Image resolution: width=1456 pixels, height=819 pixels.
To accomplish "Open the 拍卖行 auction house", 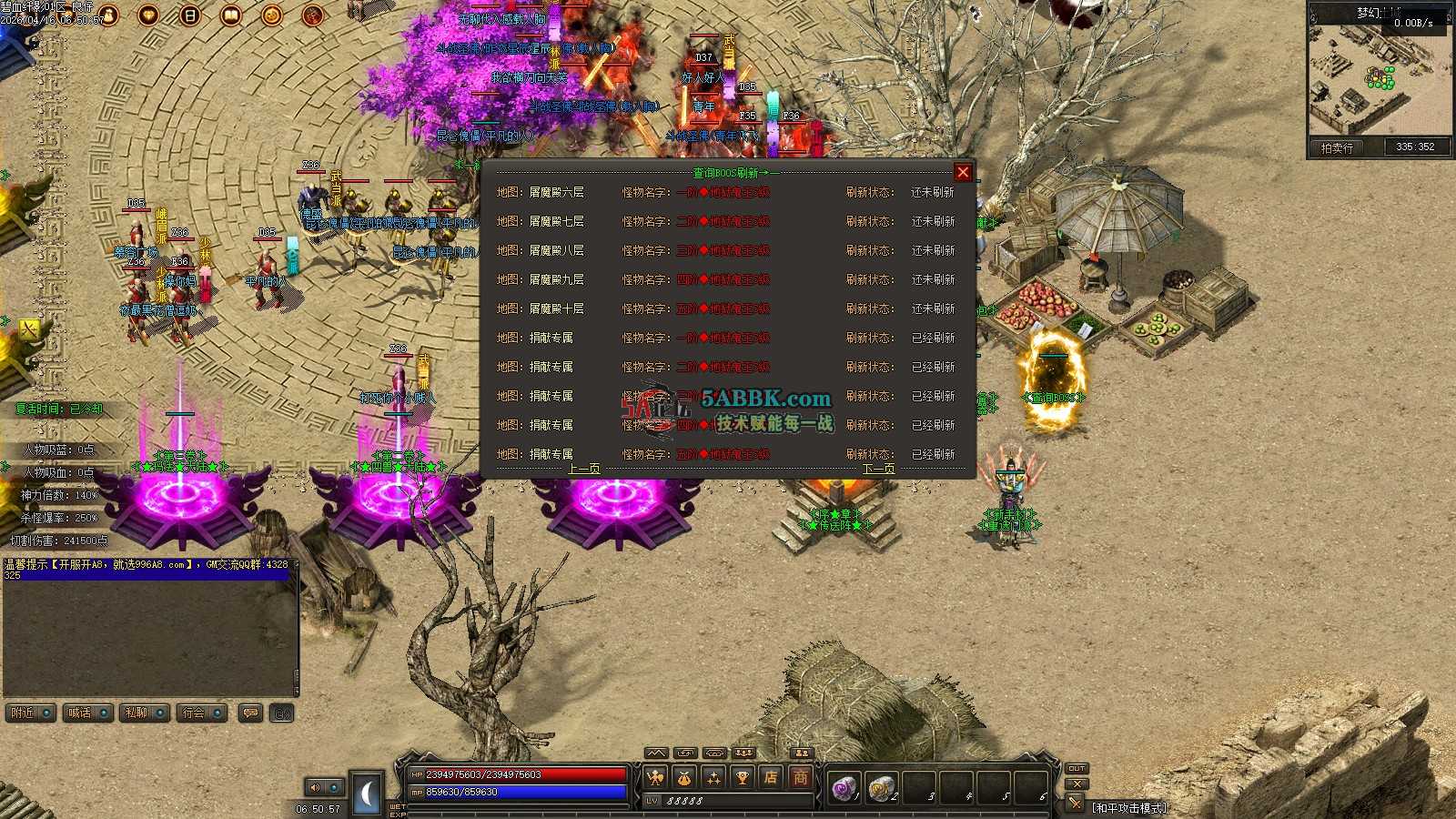I will coord(1337,147).
